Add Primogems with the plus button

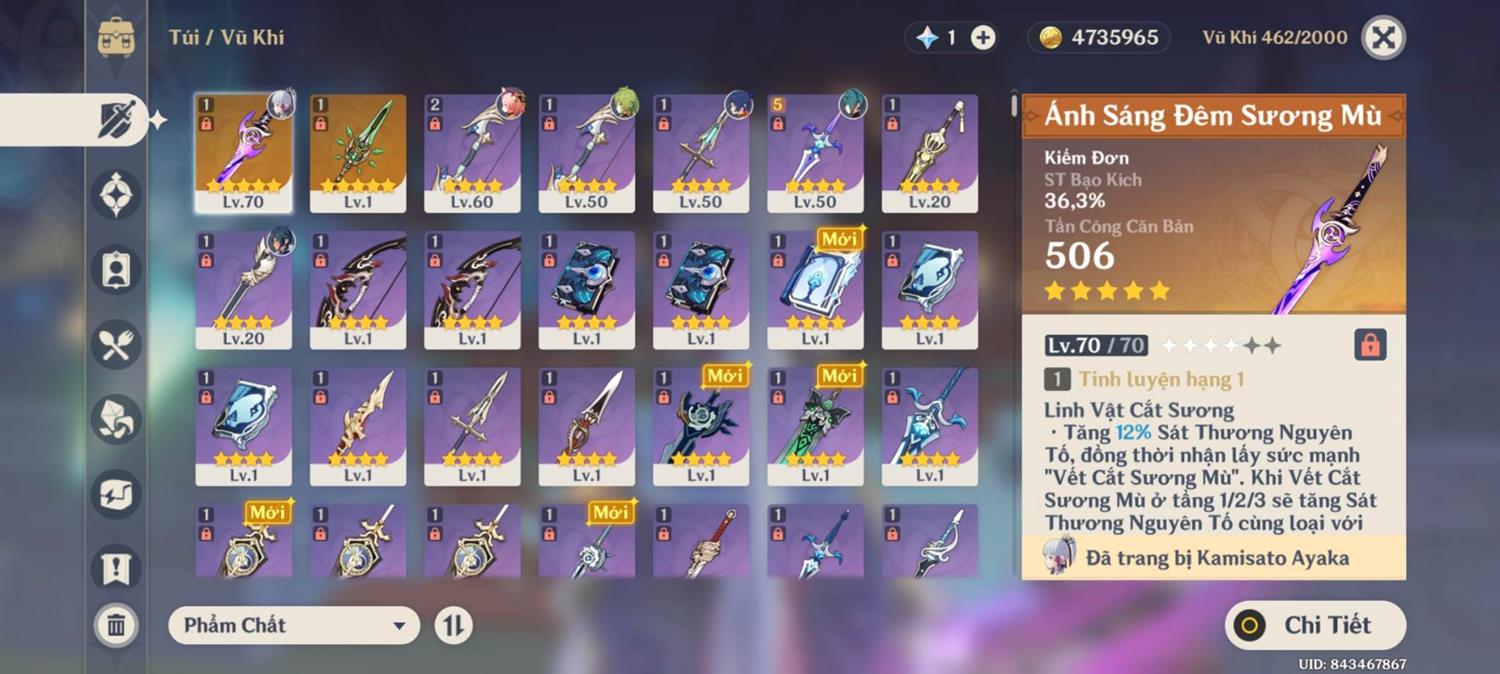pyautogui.click(x=983, y=38)
